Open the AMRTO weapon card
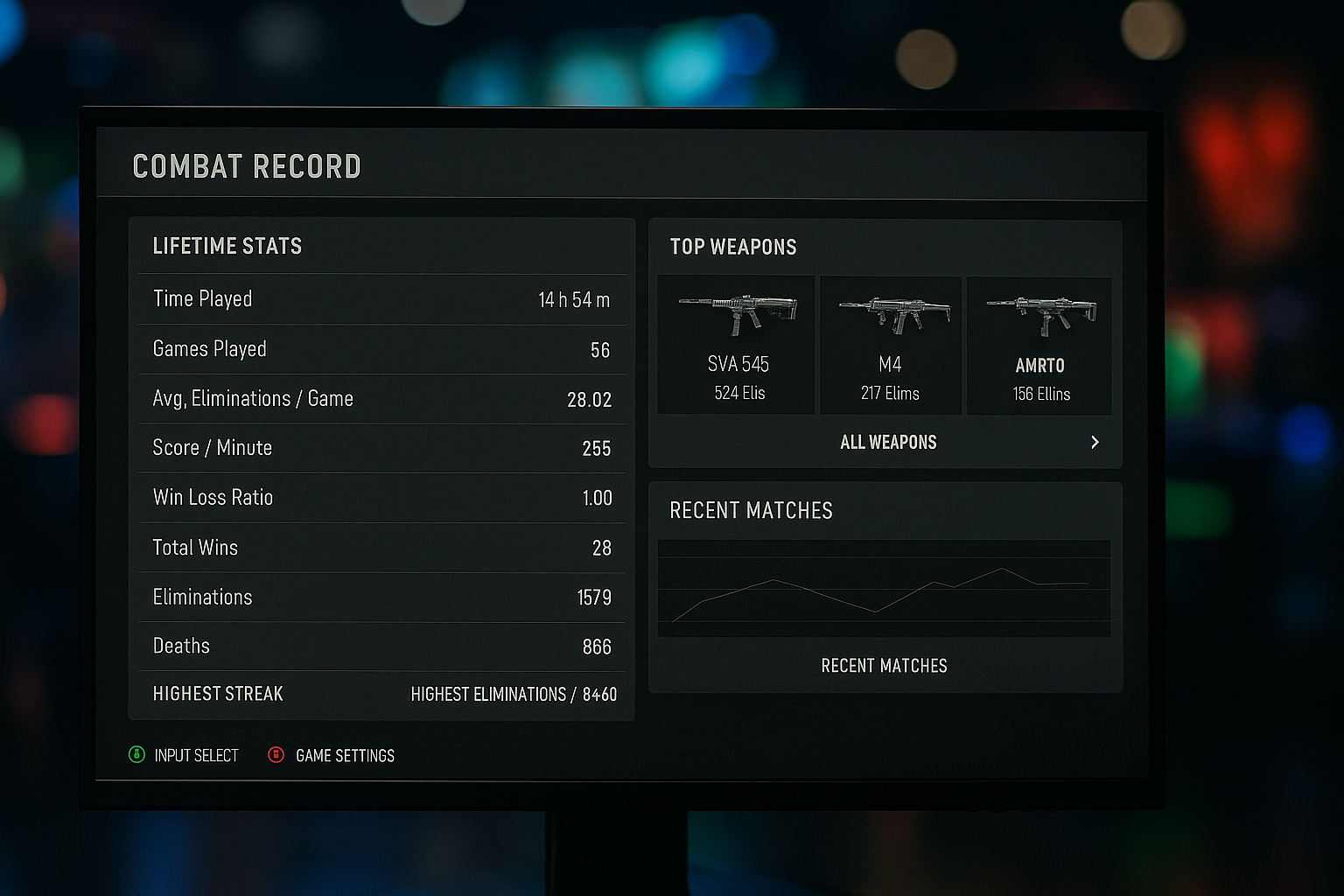 tap(1039, 345)
